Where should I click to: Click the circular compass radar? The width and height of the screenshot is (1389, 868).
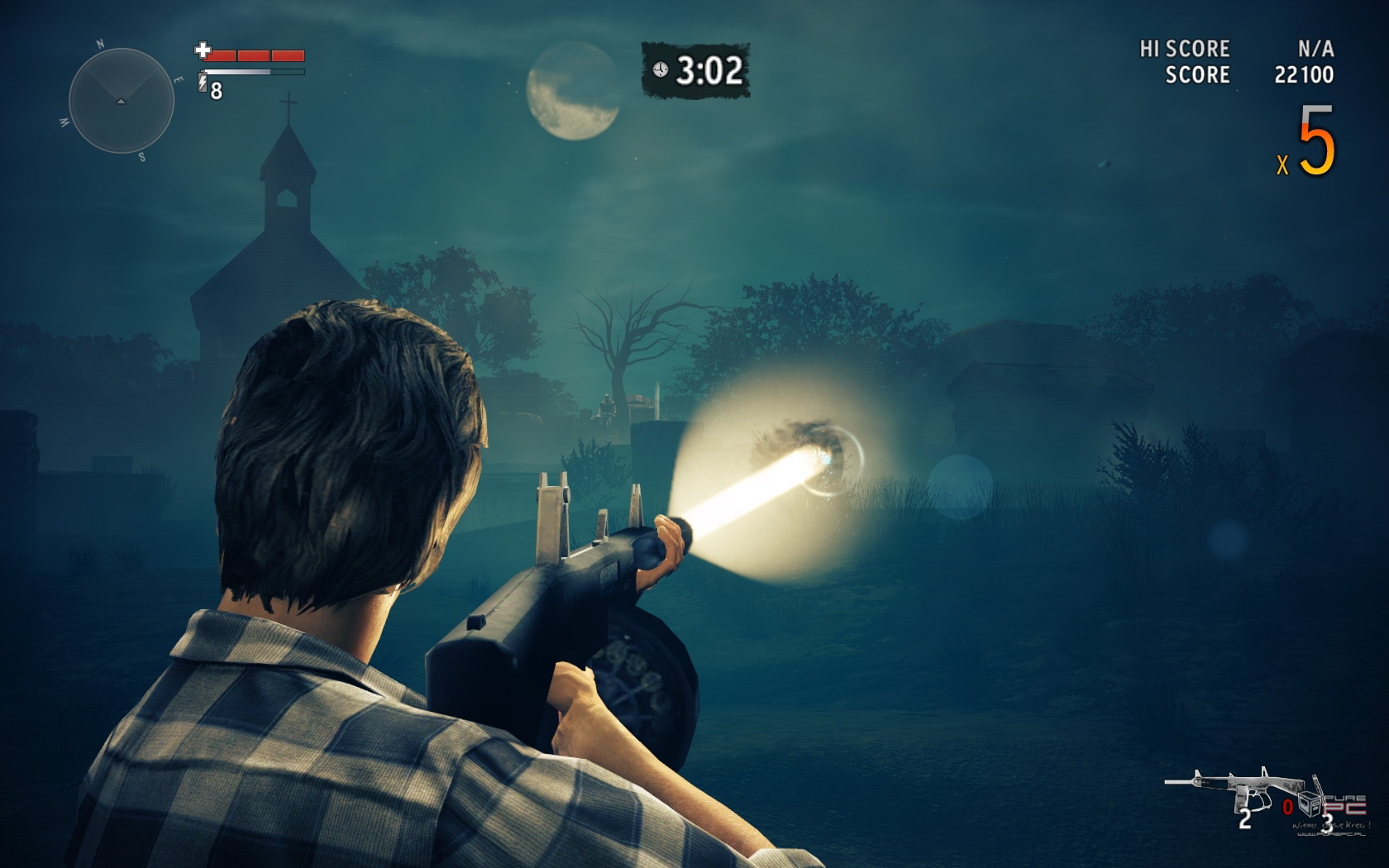[121, 101]
